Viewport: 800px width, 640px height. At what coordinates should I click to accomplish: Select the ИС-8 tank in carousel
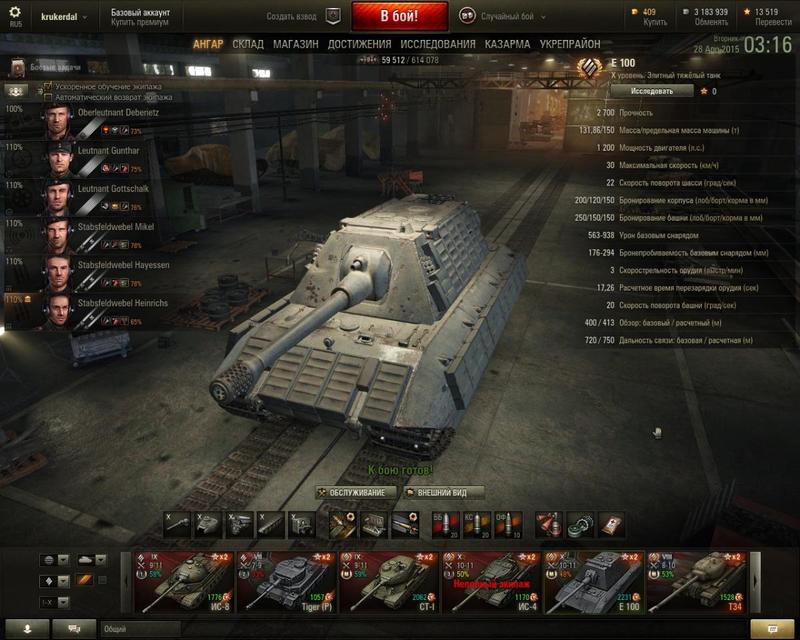point(183,580)
